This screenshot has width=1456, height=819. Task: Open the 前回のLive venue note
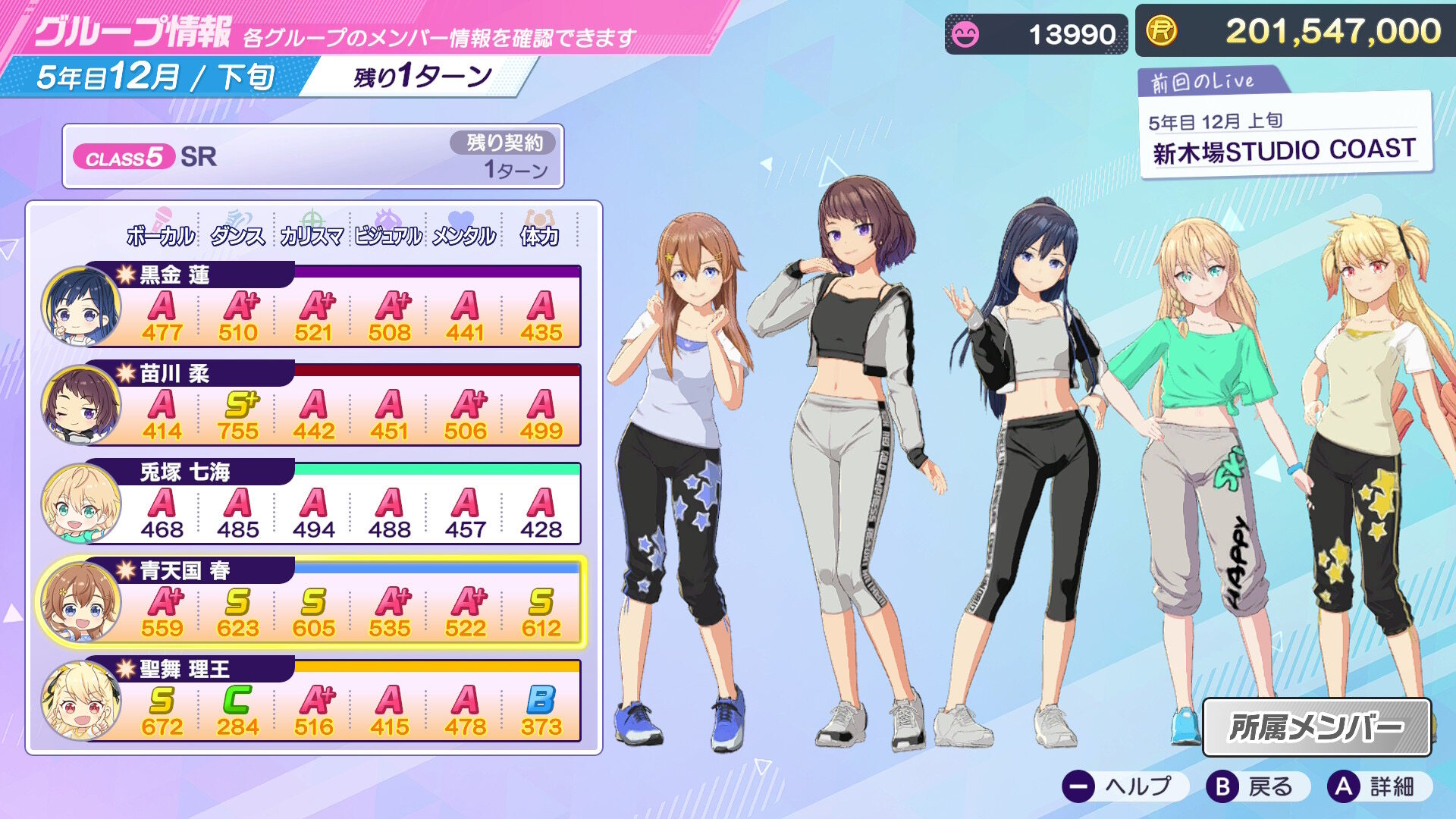click(x=1284, y=136)
